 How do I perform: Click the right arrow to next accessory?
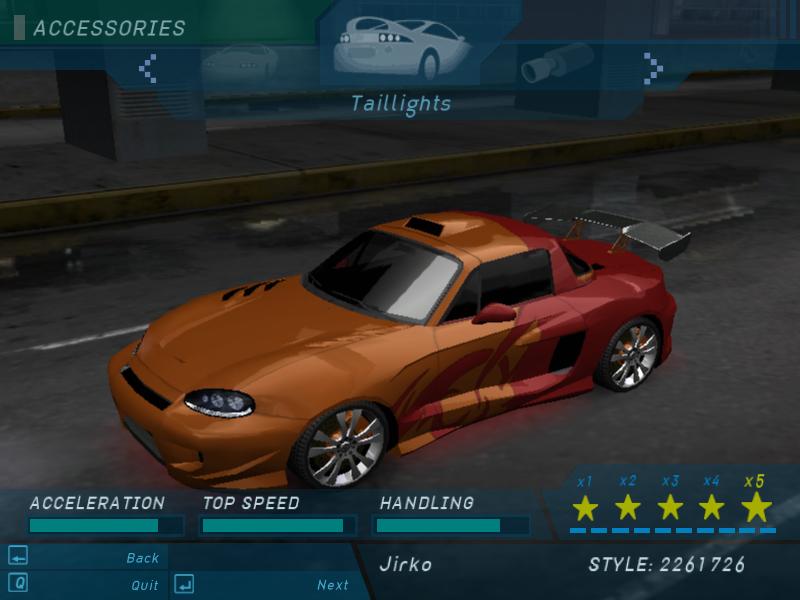(x=653, y=68)
